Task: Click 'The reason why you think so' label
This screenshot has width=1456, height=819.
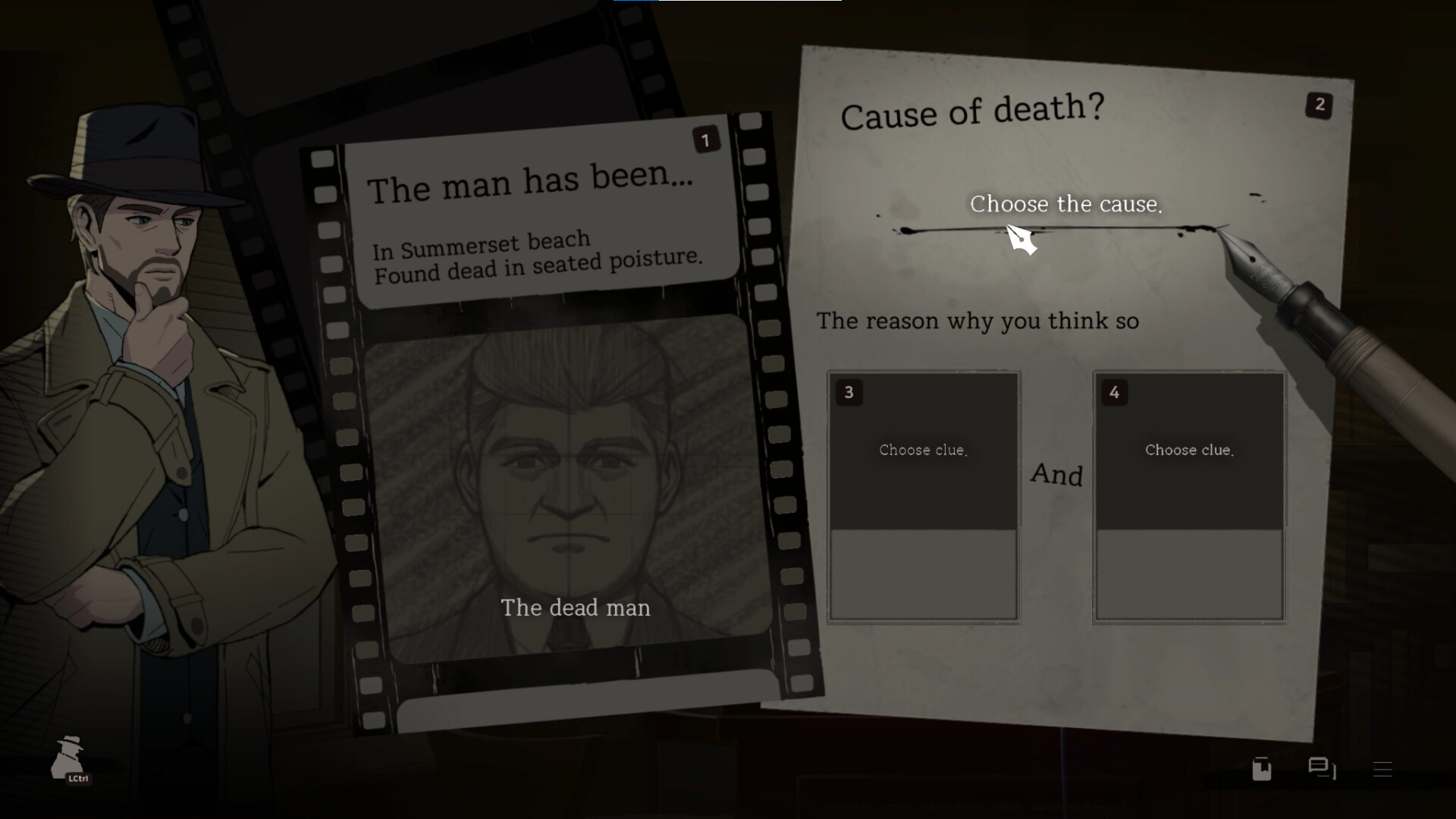Action: coord(977,321)
